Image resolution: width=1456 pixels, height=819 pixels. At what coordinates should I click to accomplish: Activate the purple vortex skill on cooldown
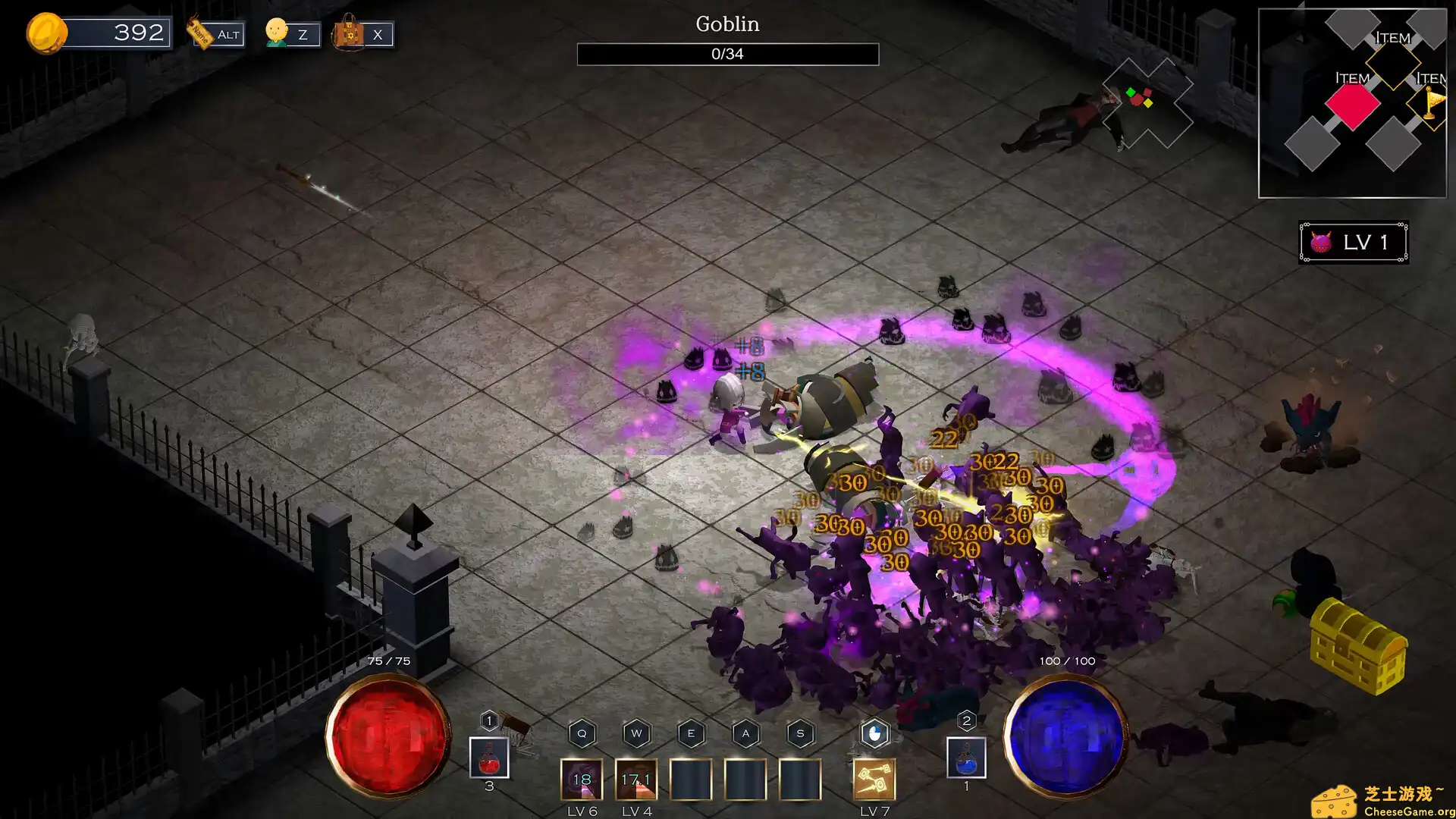(x=582, y=780)
